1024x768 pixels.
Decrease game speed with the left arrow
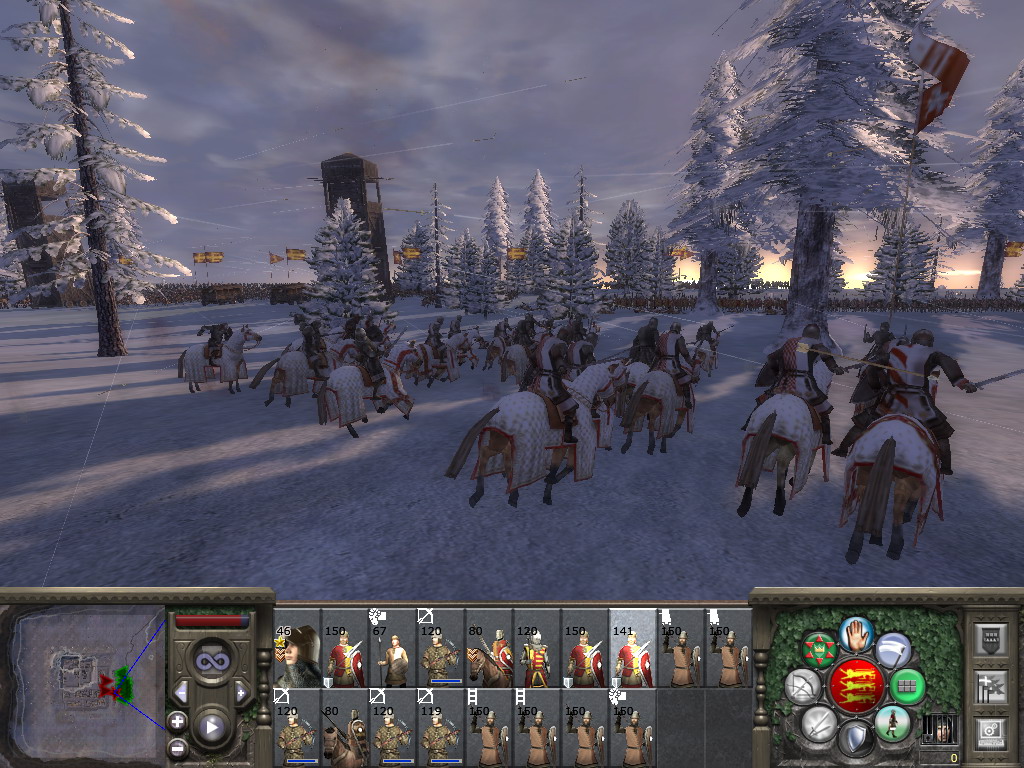[181, 692]
